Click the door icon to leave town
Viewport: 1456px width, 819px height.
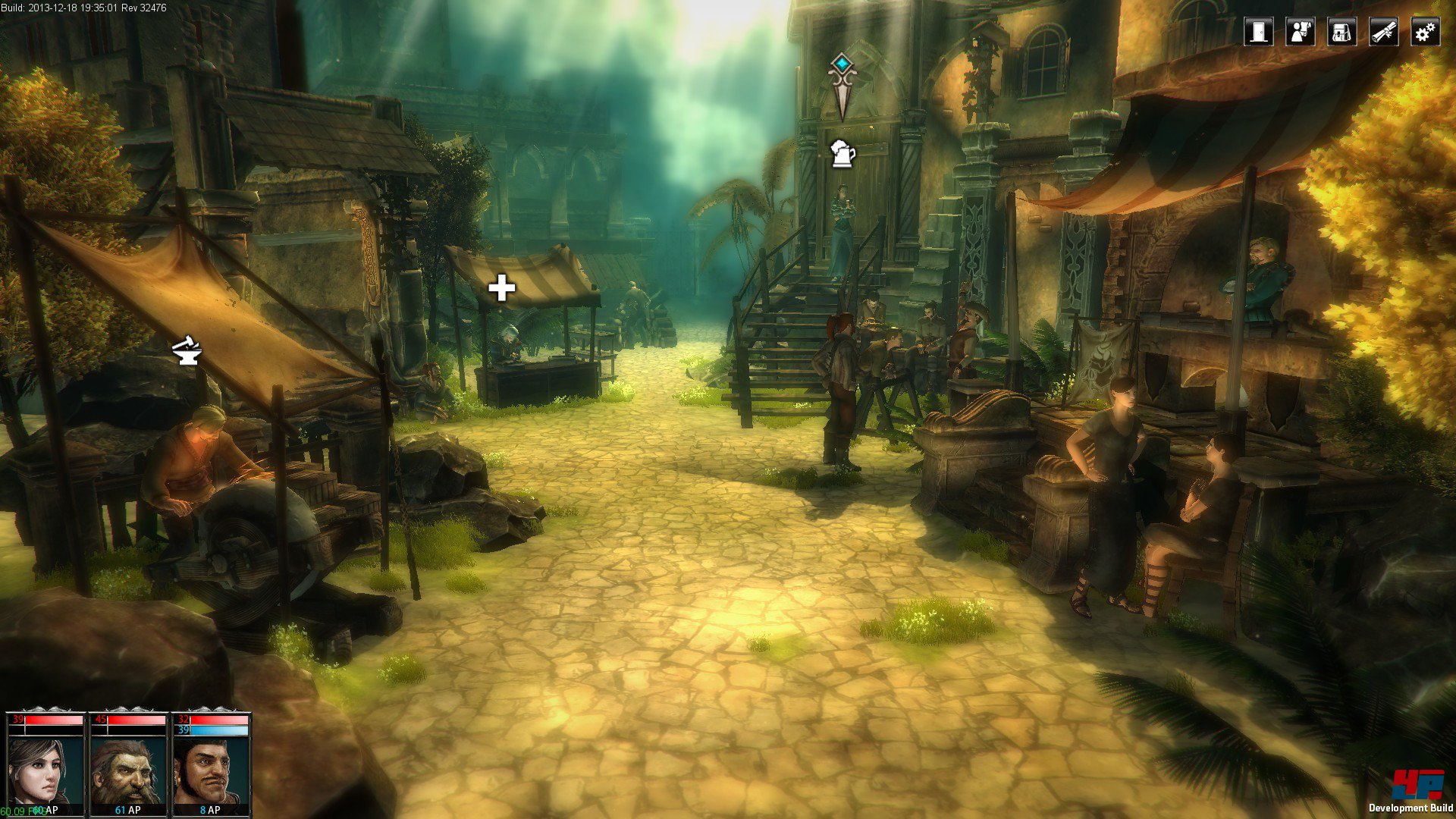pos(1259,32)
